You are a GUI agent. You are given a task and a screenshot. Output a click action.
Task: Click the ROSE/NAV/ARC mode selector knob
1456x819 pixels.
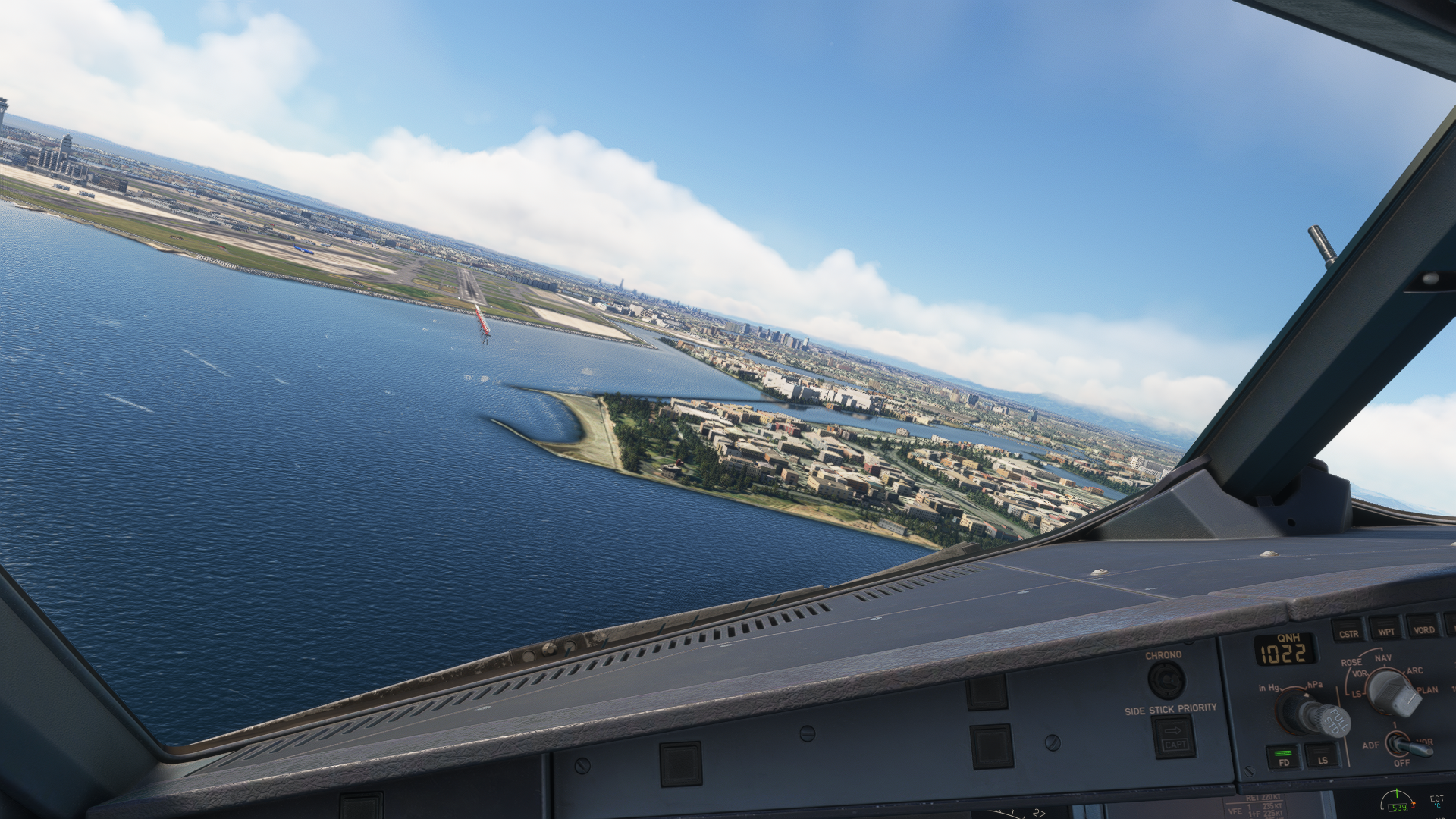coord(1393,692)
